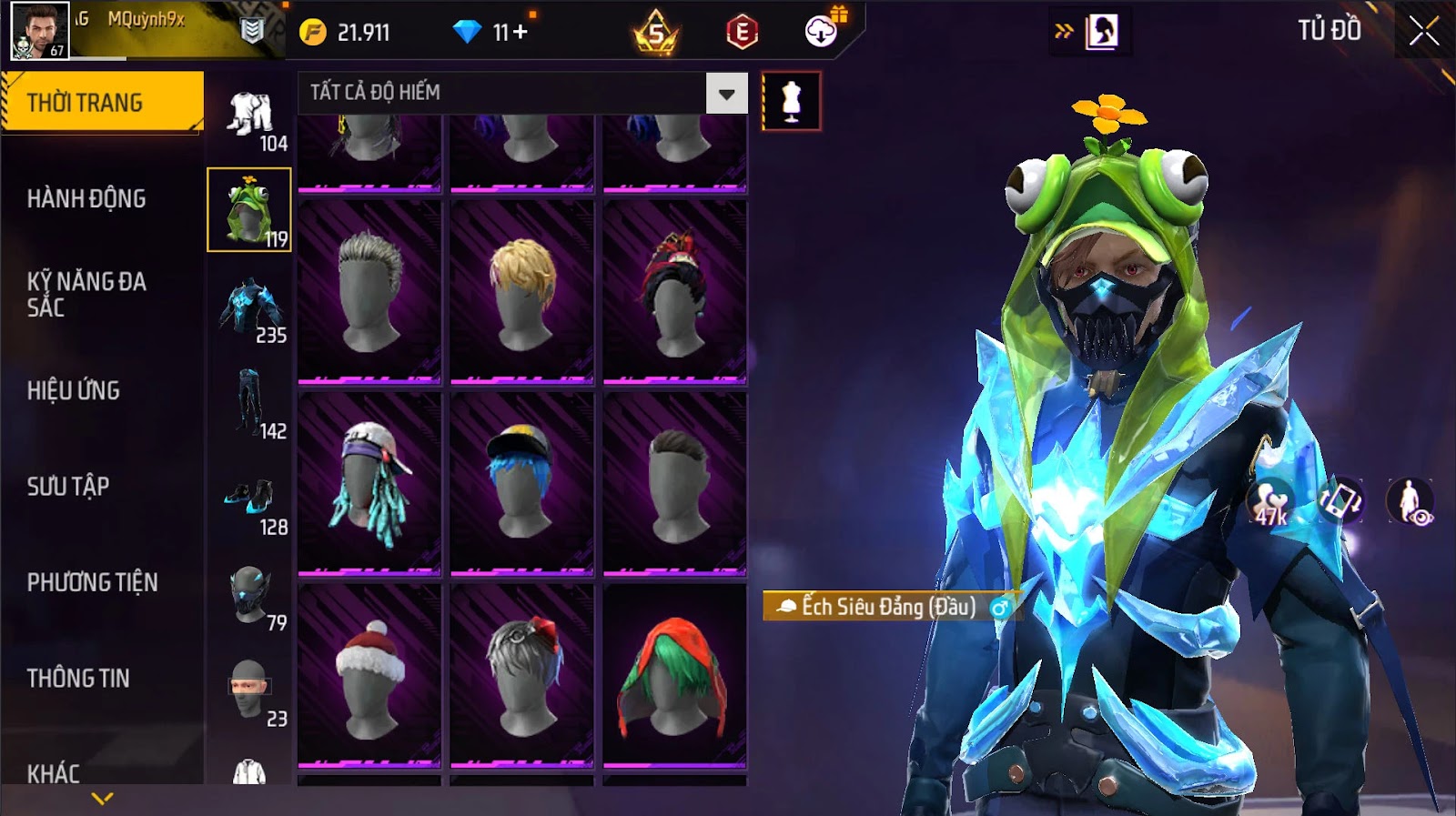Choose the blue jacket tops category
This screenshot has height=816, width=1456.
[248, 308]
